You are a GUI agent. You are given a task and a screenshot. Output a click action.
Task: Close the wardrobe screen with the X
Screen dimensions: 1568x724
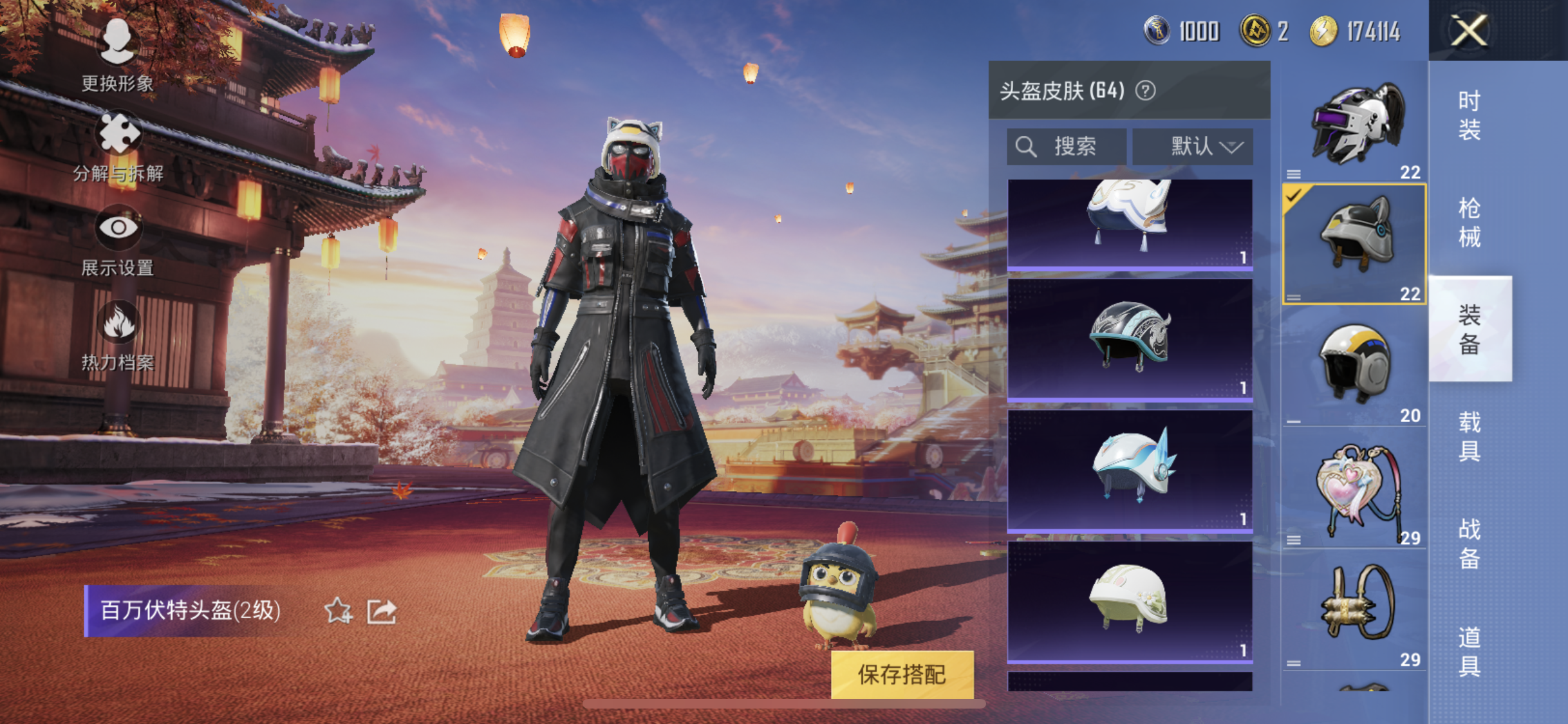click(x=1468, y=30)
